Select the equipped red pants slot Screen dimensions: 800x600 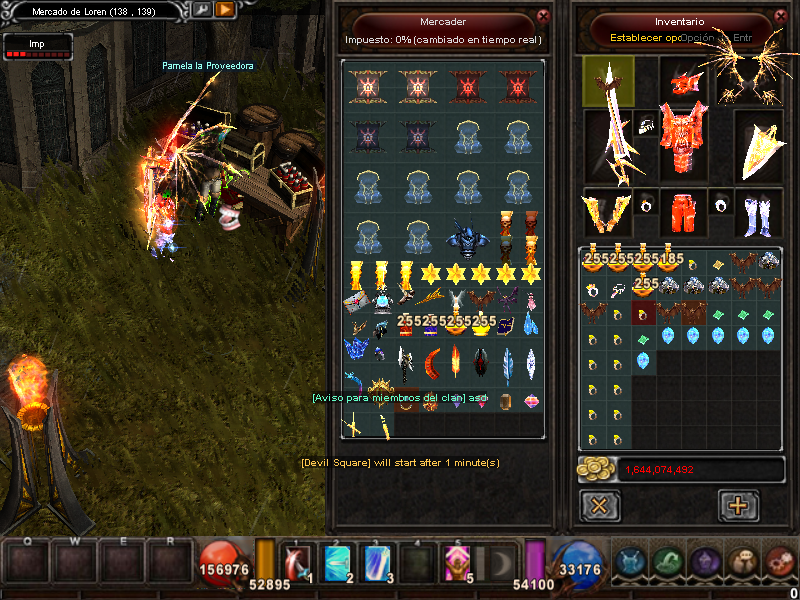[x=682, y=211]
